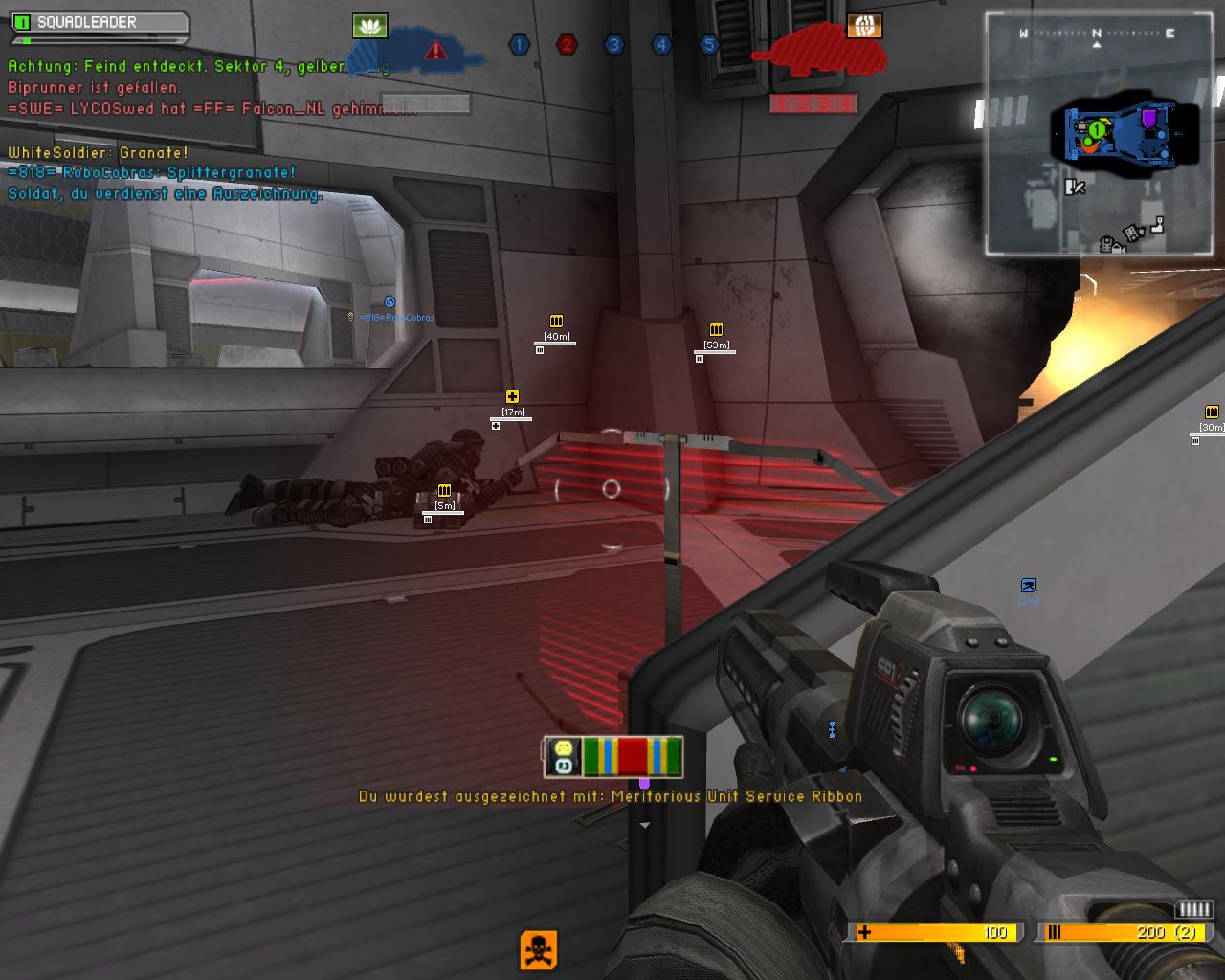Click the orange skull and crossbones icon
Viewport: 1225px width, 980px height.
point(539,949)
